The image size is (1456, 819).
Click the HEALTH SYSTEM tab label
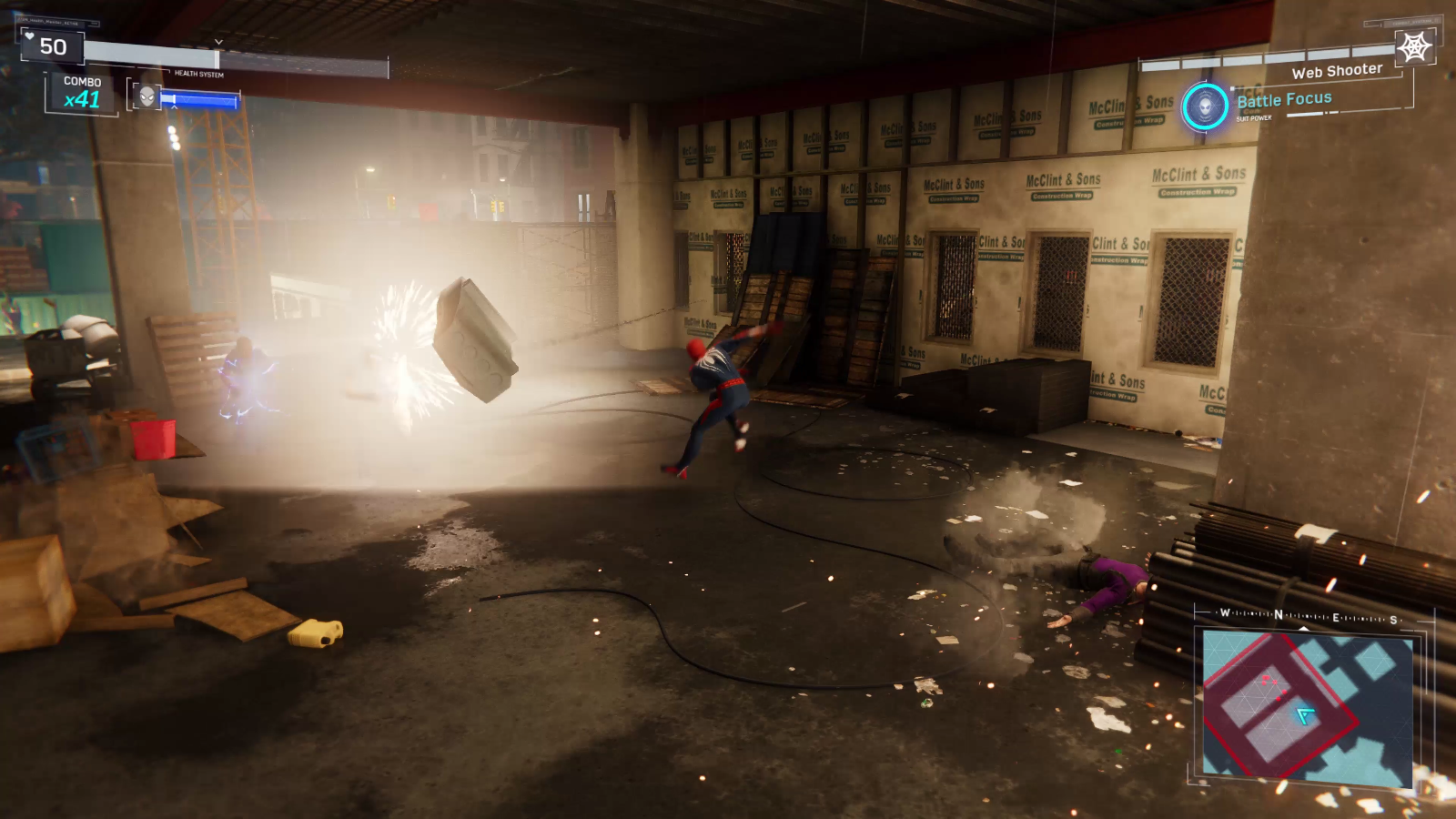(199, 72)
